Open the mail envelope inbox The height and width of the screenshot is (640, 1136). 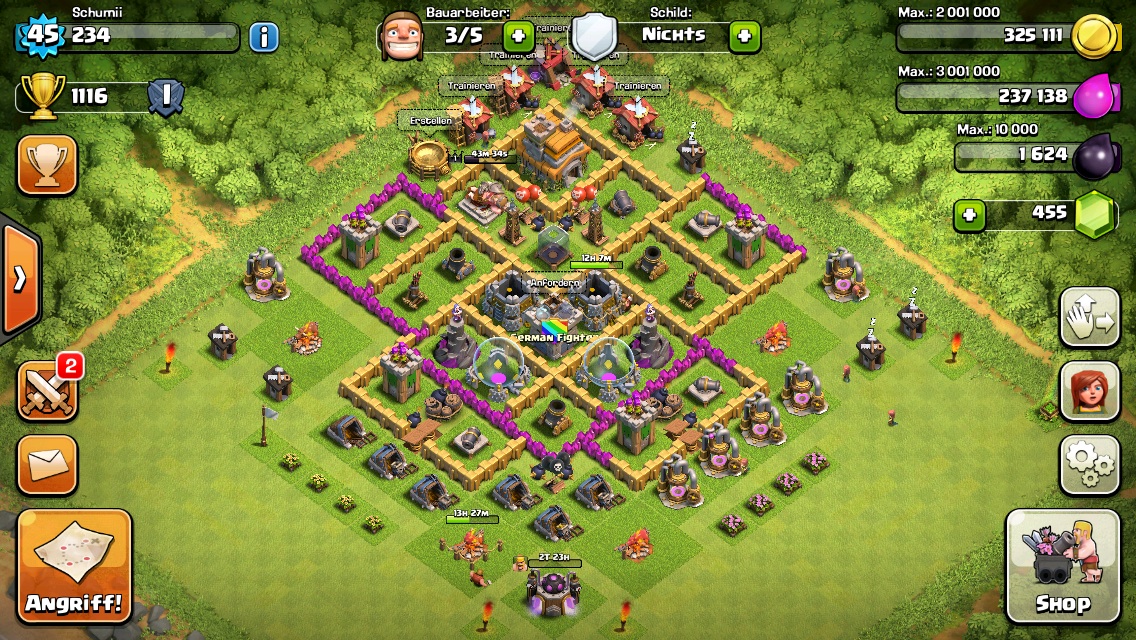coord(47,463)
